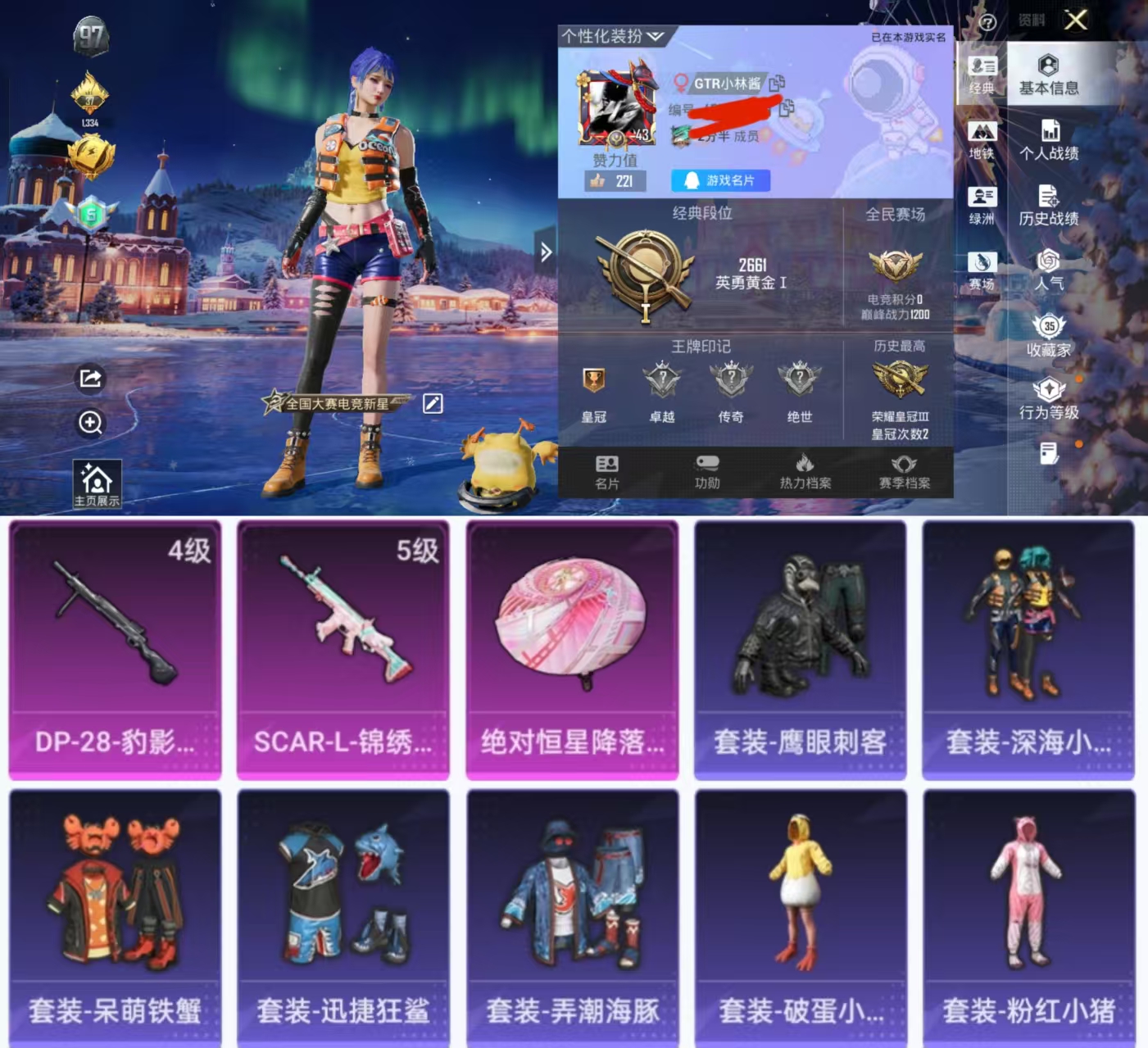Viewport: 1148px width, 1048px height.
Task: Expand the side panel arrow near character
Action: (x=547, y=253)
